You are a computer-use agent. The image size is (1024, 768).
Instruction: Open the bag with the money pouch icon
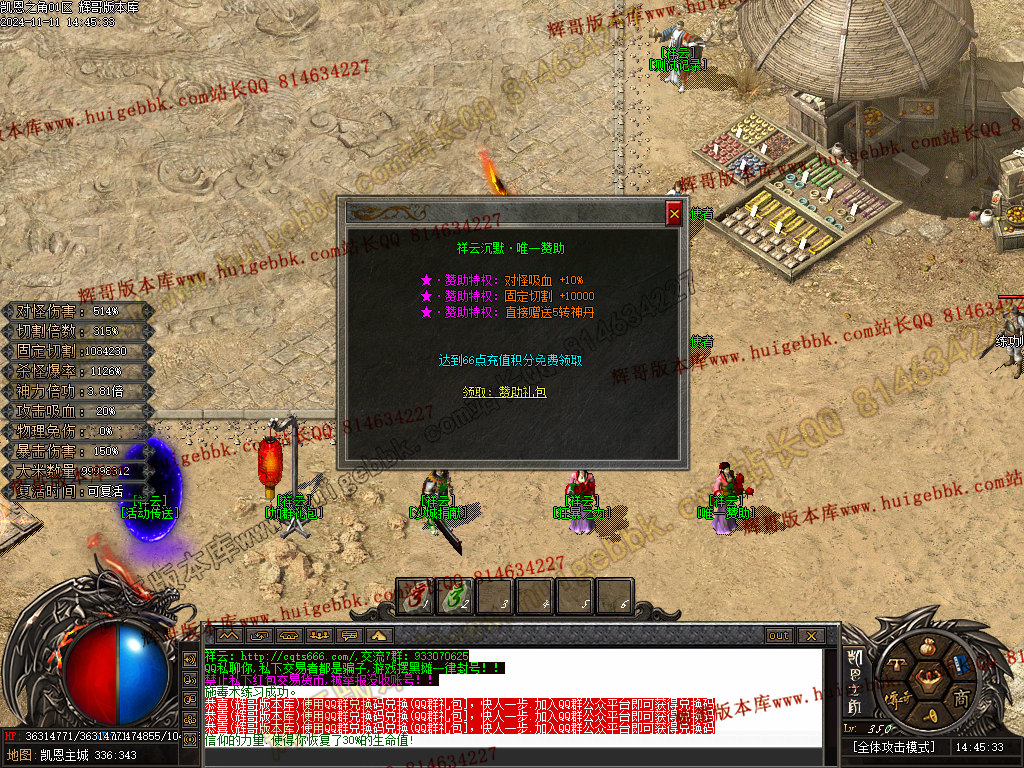(925, 645)
